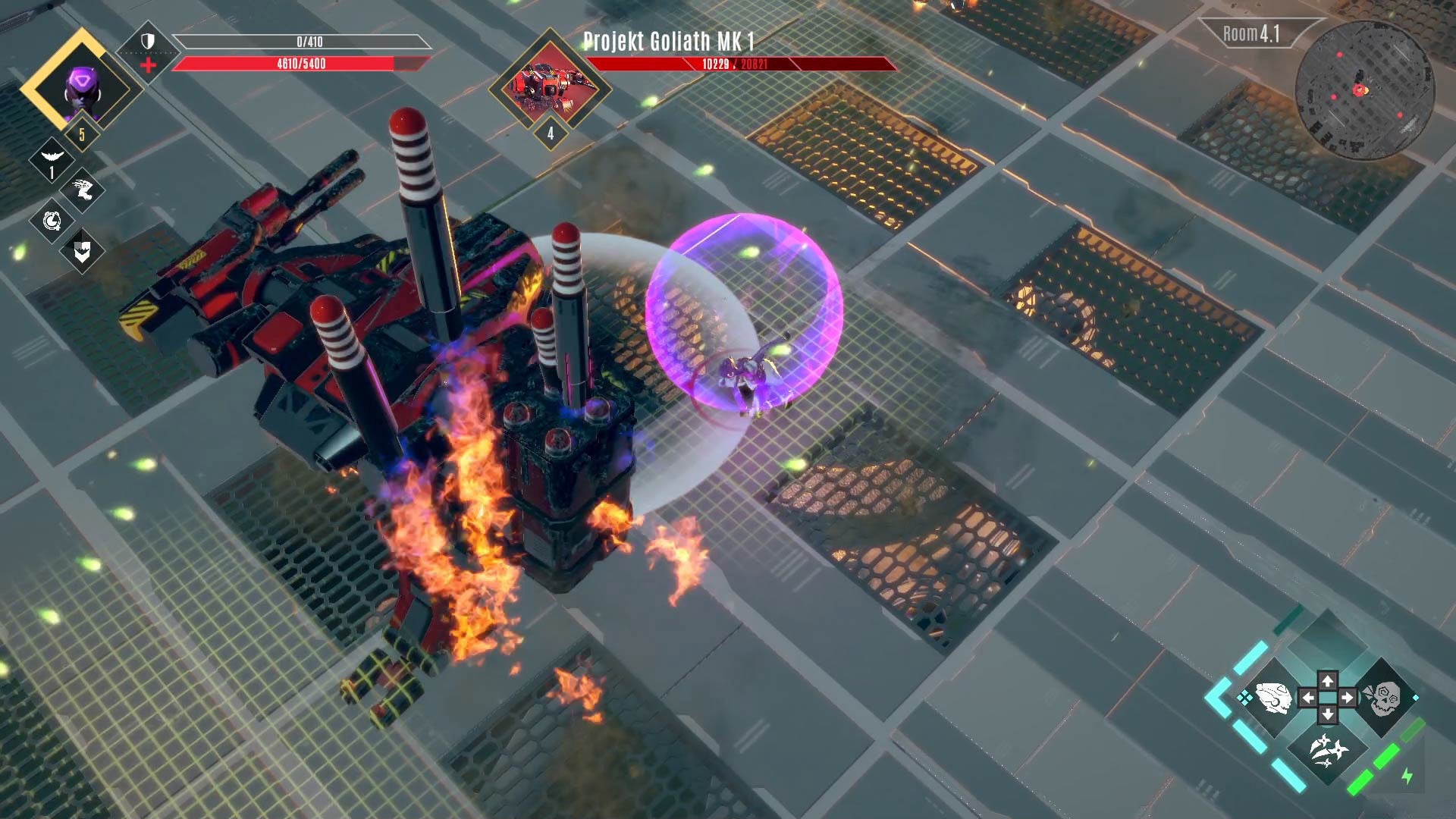Select the Projekt Goliath MK 1 boss portrait
The height and width of the screenshot is (819, 1456).
(x=549, y=86)
